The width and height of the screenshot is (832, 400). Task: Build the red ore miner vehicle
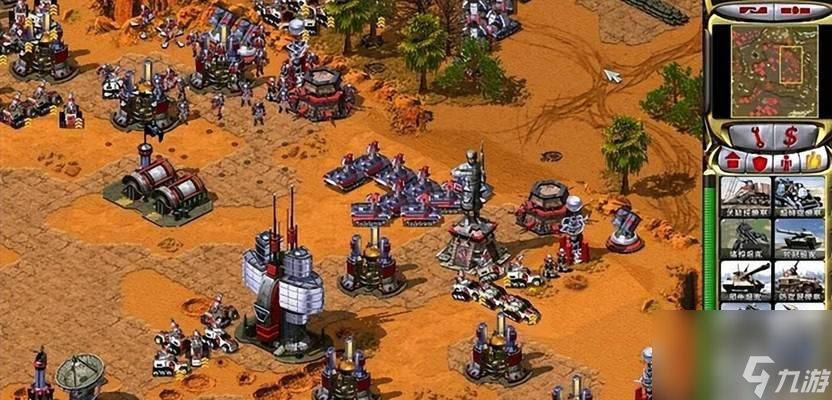click(745, 195)
